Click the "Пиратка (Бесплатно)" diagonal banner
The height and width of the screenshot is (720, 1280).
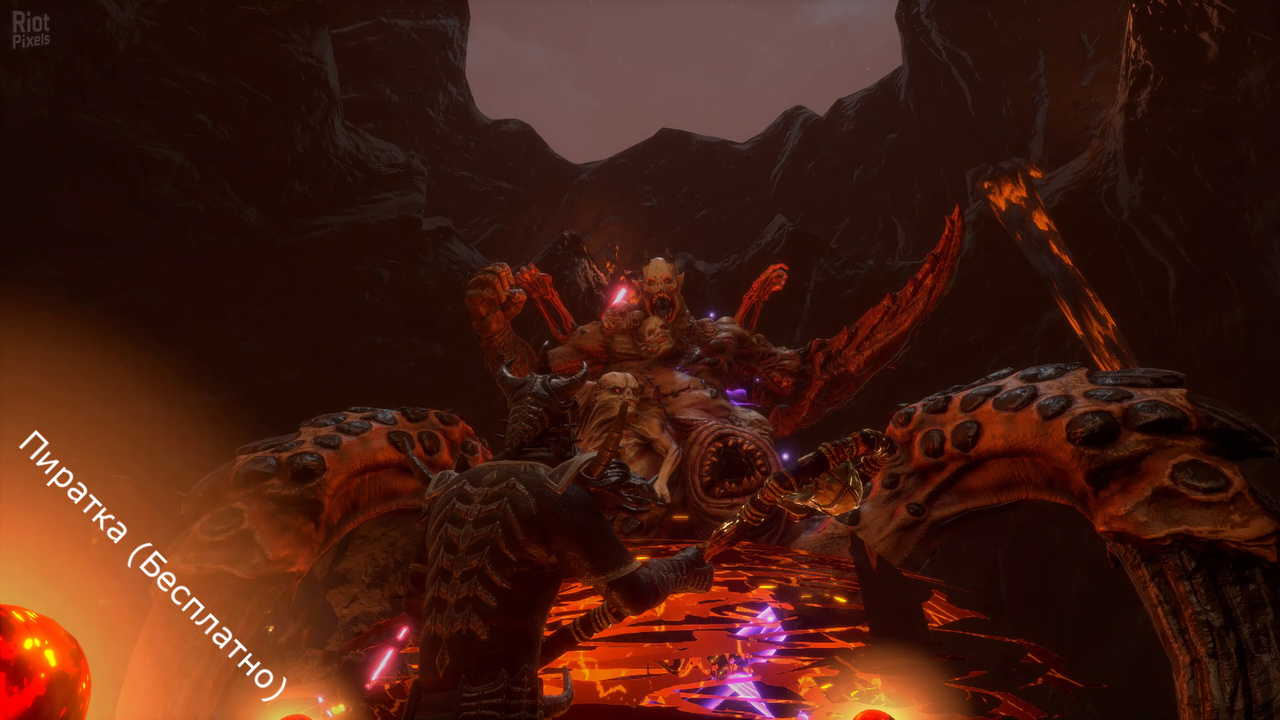[x=152, y=565]
